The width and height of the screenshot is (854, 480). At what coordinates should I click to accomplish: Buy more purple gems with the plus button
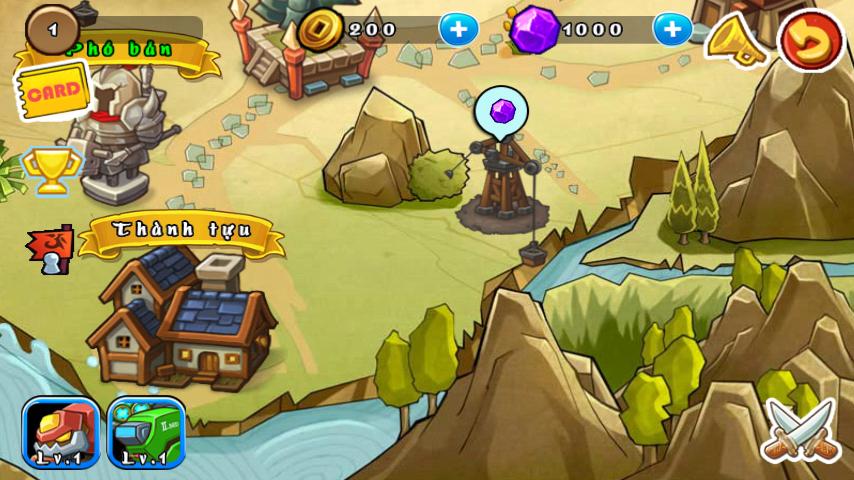[x=672, y=29]
